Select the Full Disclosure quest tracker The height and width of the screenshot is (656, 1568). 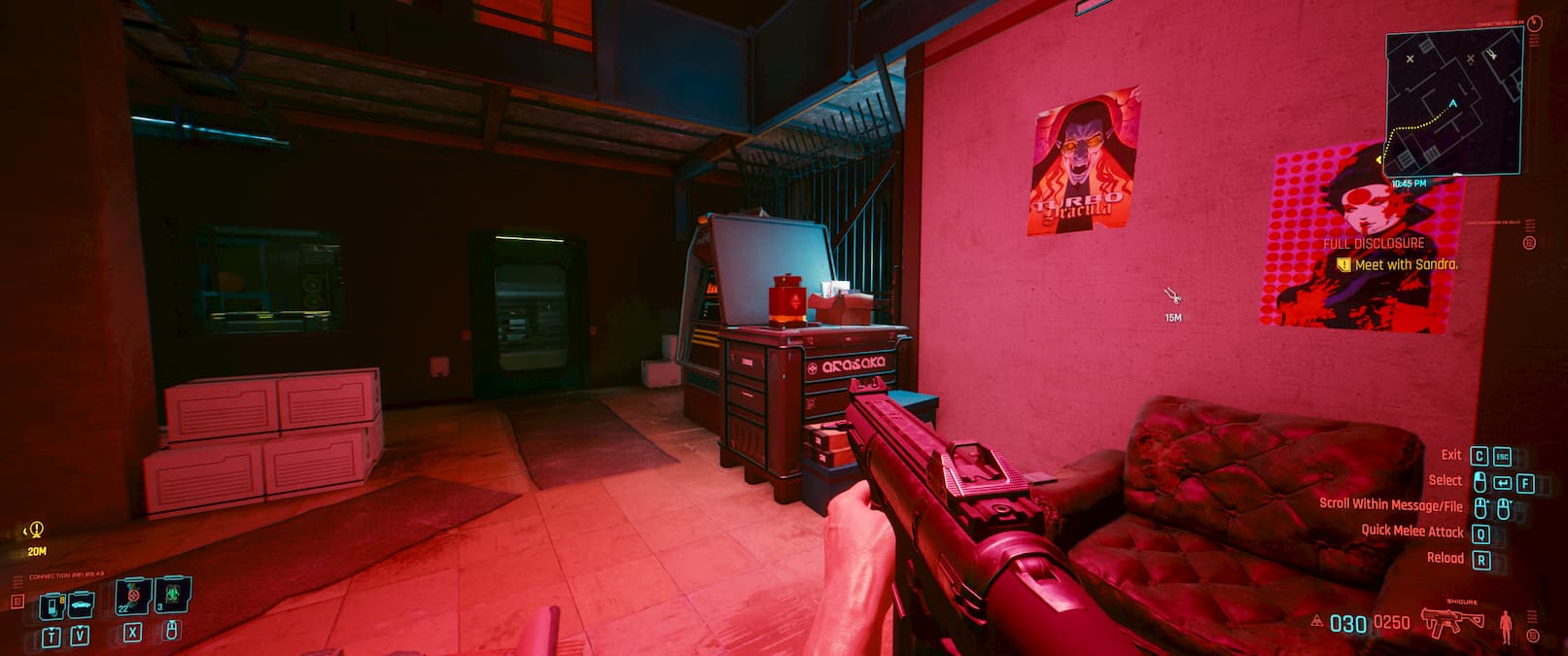click(1373, 243)
